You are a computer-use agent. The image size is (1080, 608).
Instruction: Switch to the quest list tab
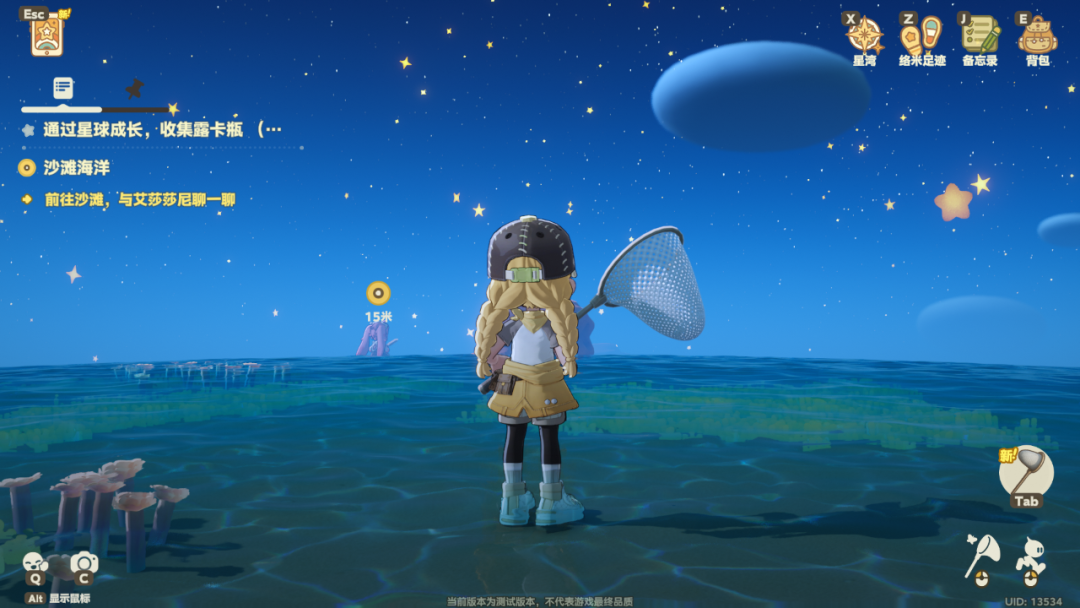[x=63, y=88]
